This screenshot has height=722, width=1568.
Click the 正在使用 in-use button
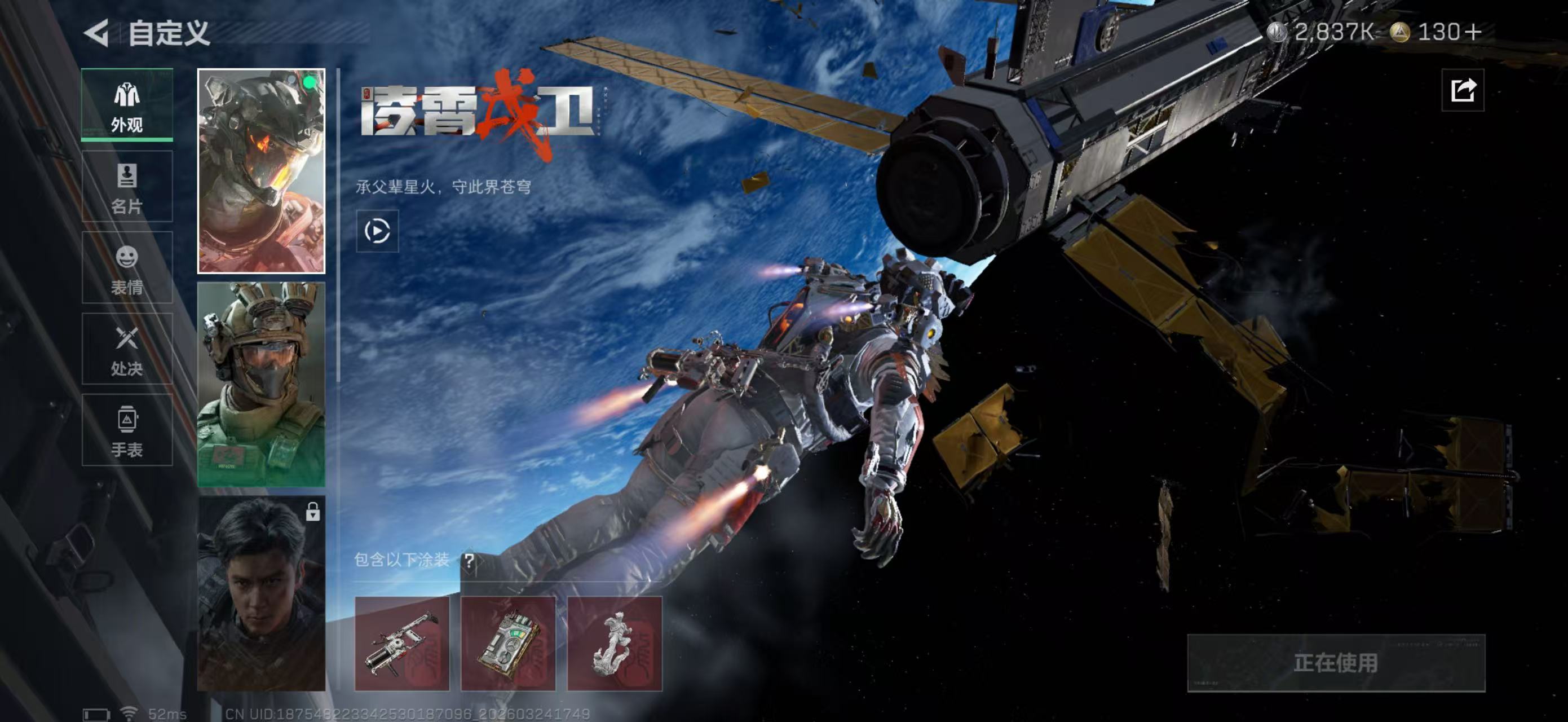coord(1336,663)
